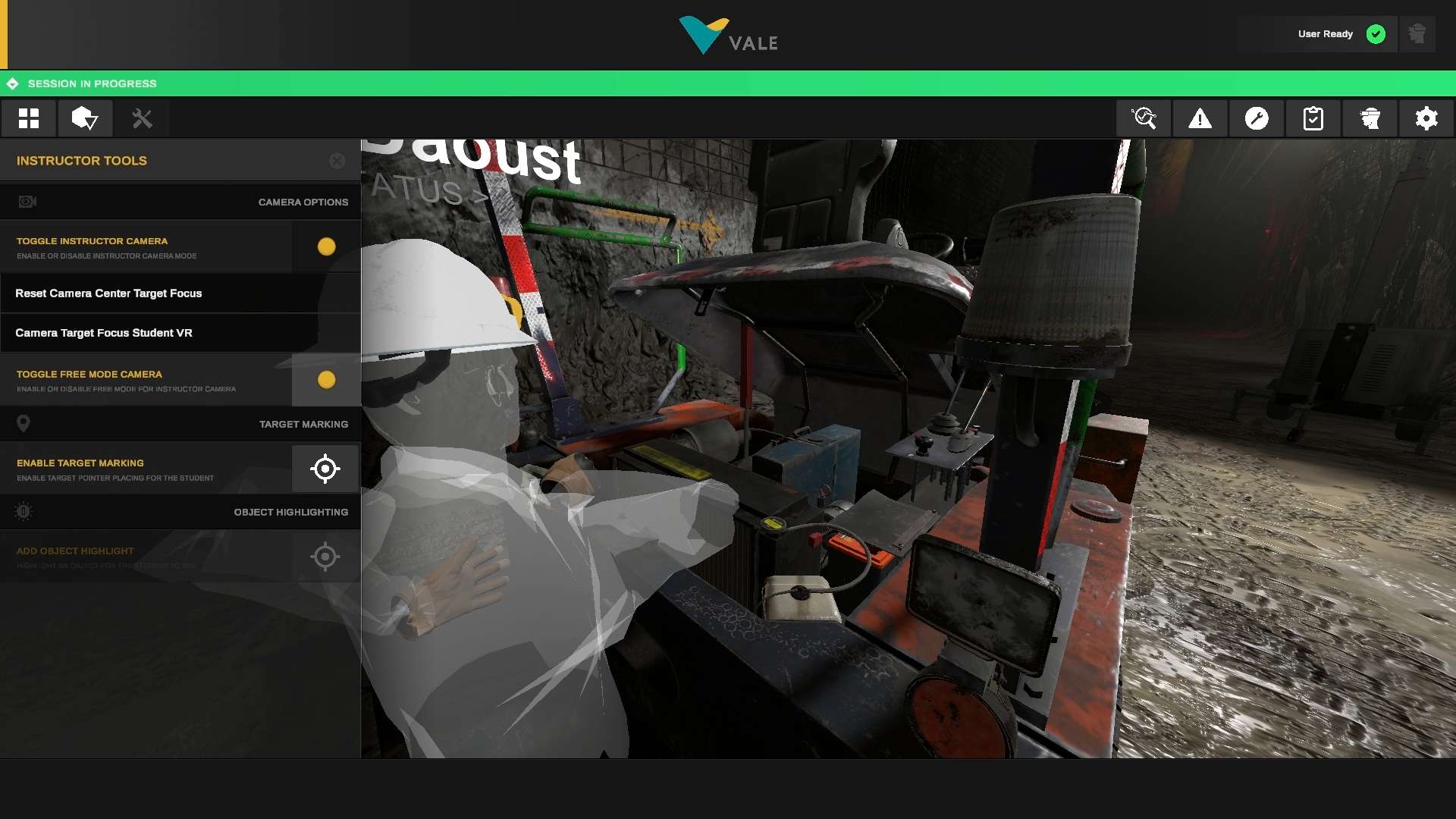Toggle Free Mode Camera
The width and height of the screenshot is (1456, 819).
click(325, 380)
